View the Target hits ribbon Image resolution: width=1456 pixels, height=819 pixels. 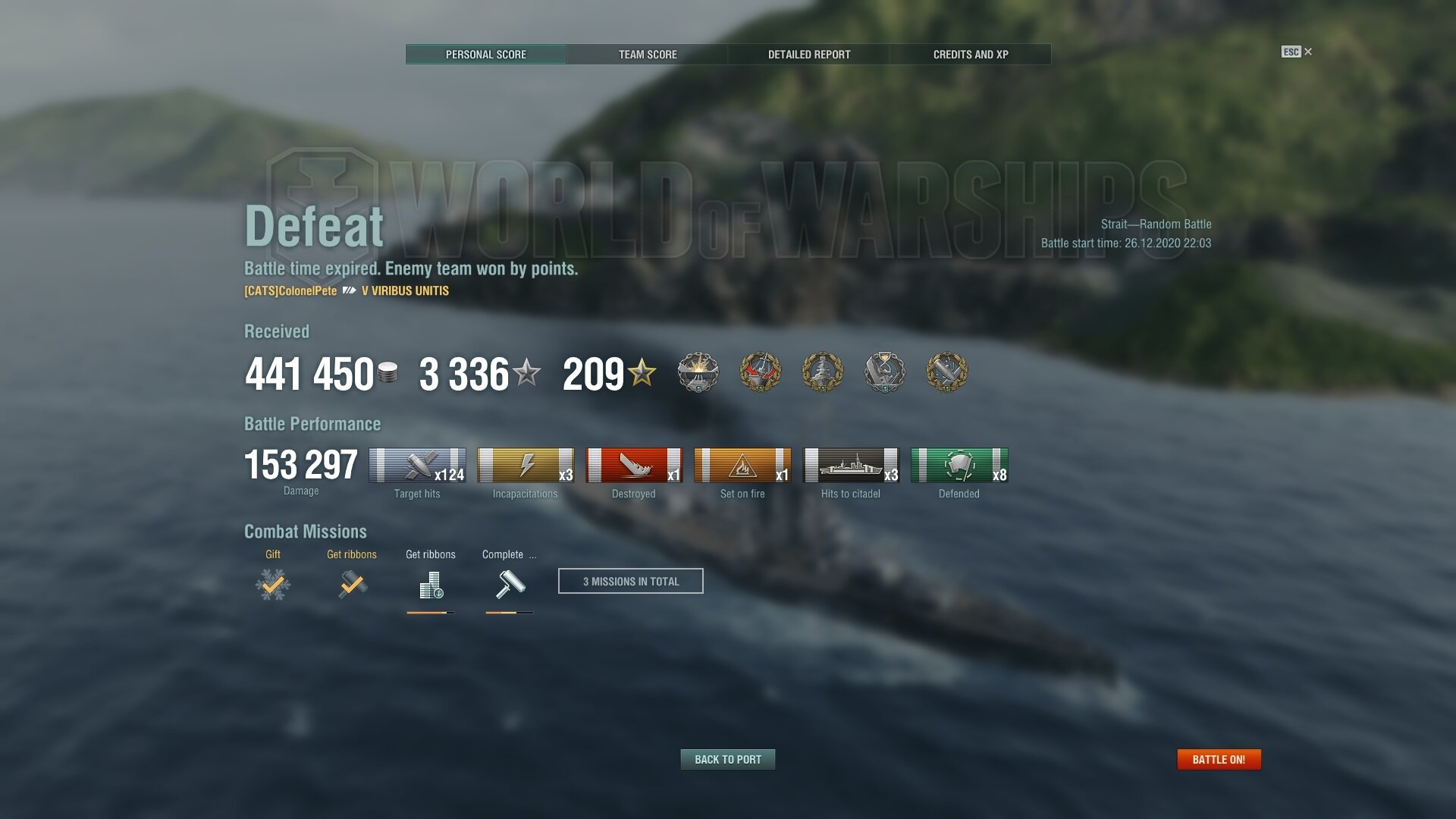pos(417,466)
